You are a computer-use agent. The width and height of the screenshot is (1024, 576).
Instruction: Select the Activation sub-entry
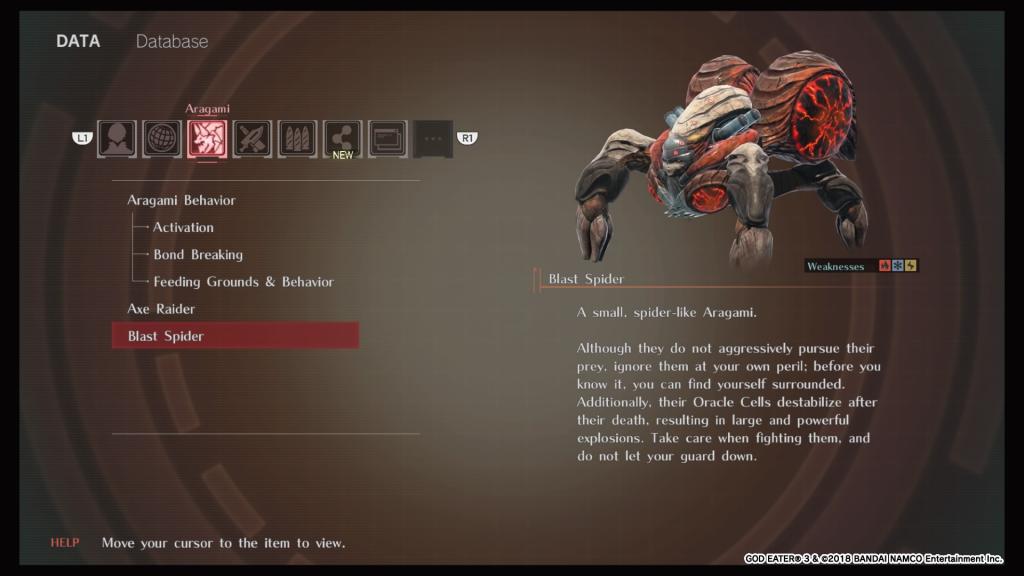(183, 227)
